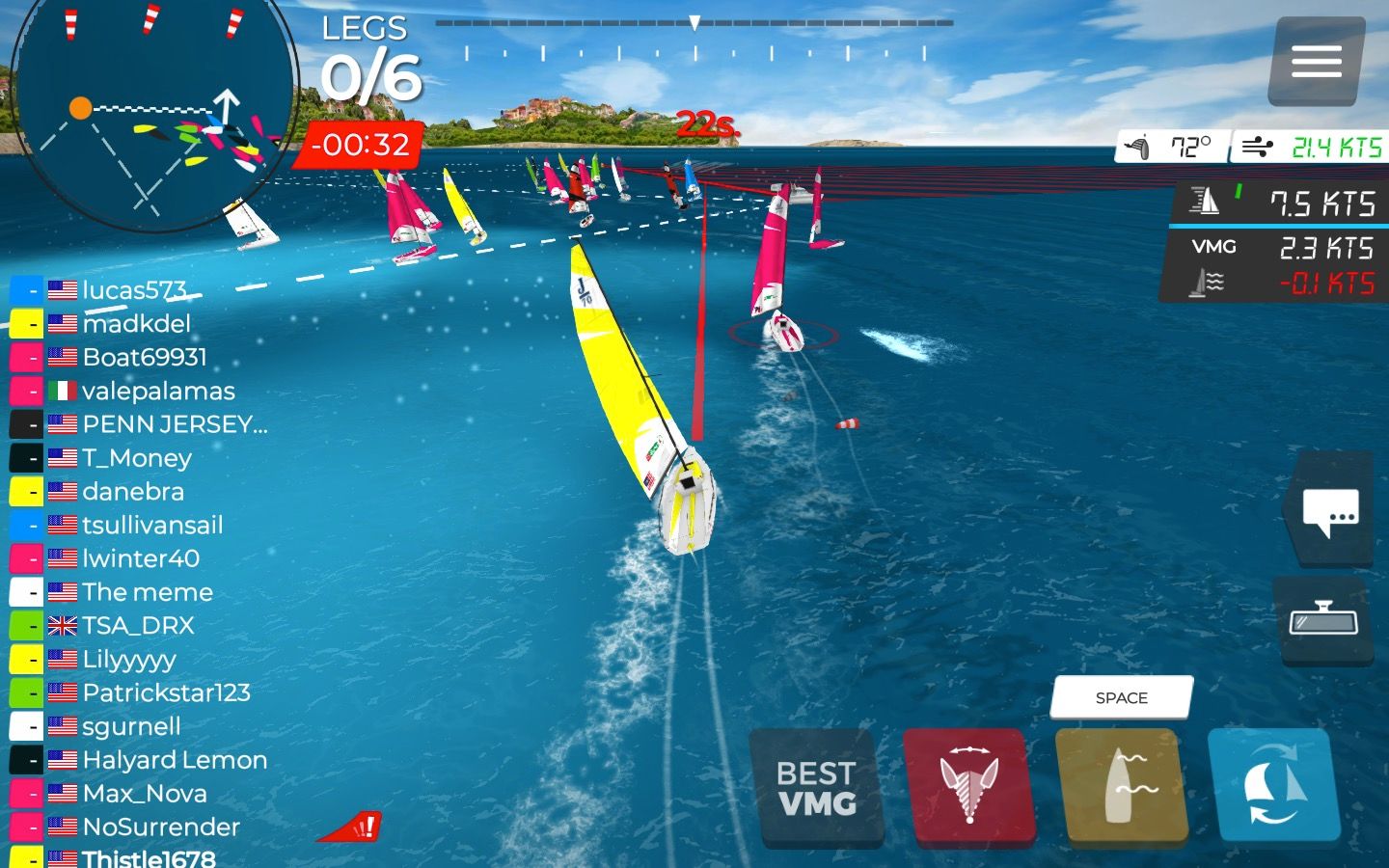Toggle the rear-view mirror camera
This screenshot has height=868, width=1389.
tap(1323, 620)
